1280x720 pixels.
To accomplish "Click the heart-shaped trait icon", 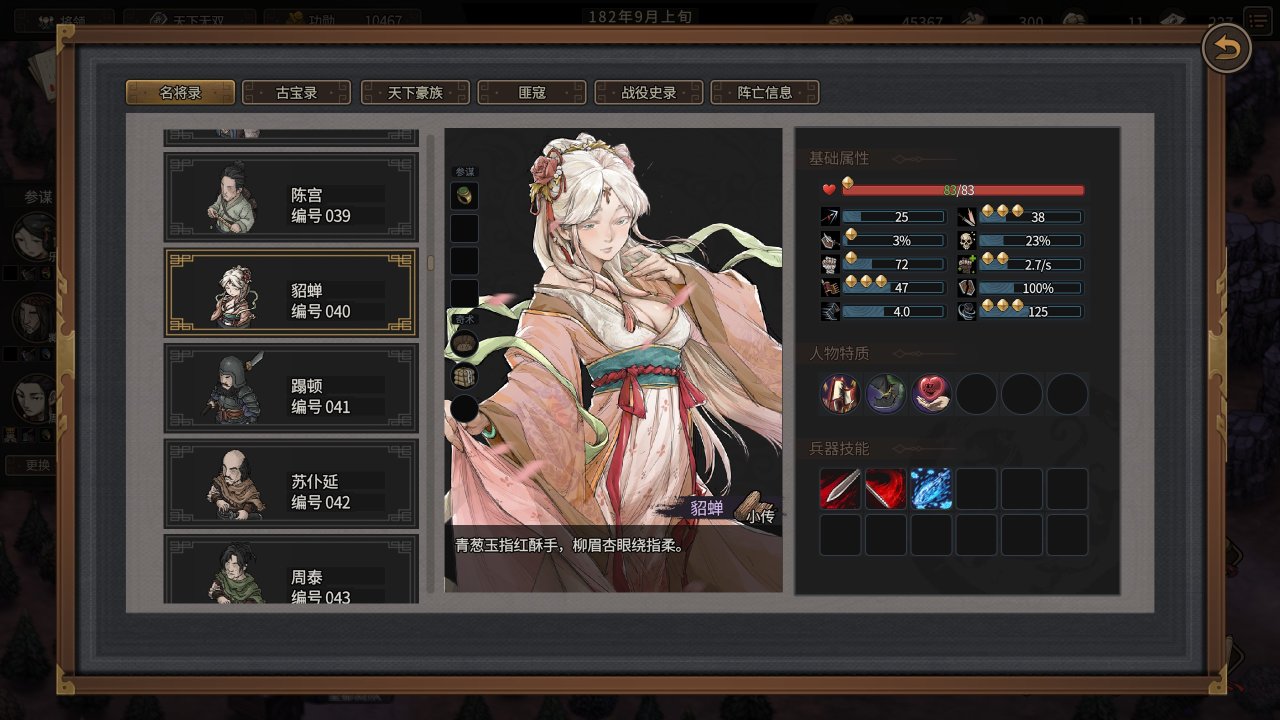I will click(932, 394).
